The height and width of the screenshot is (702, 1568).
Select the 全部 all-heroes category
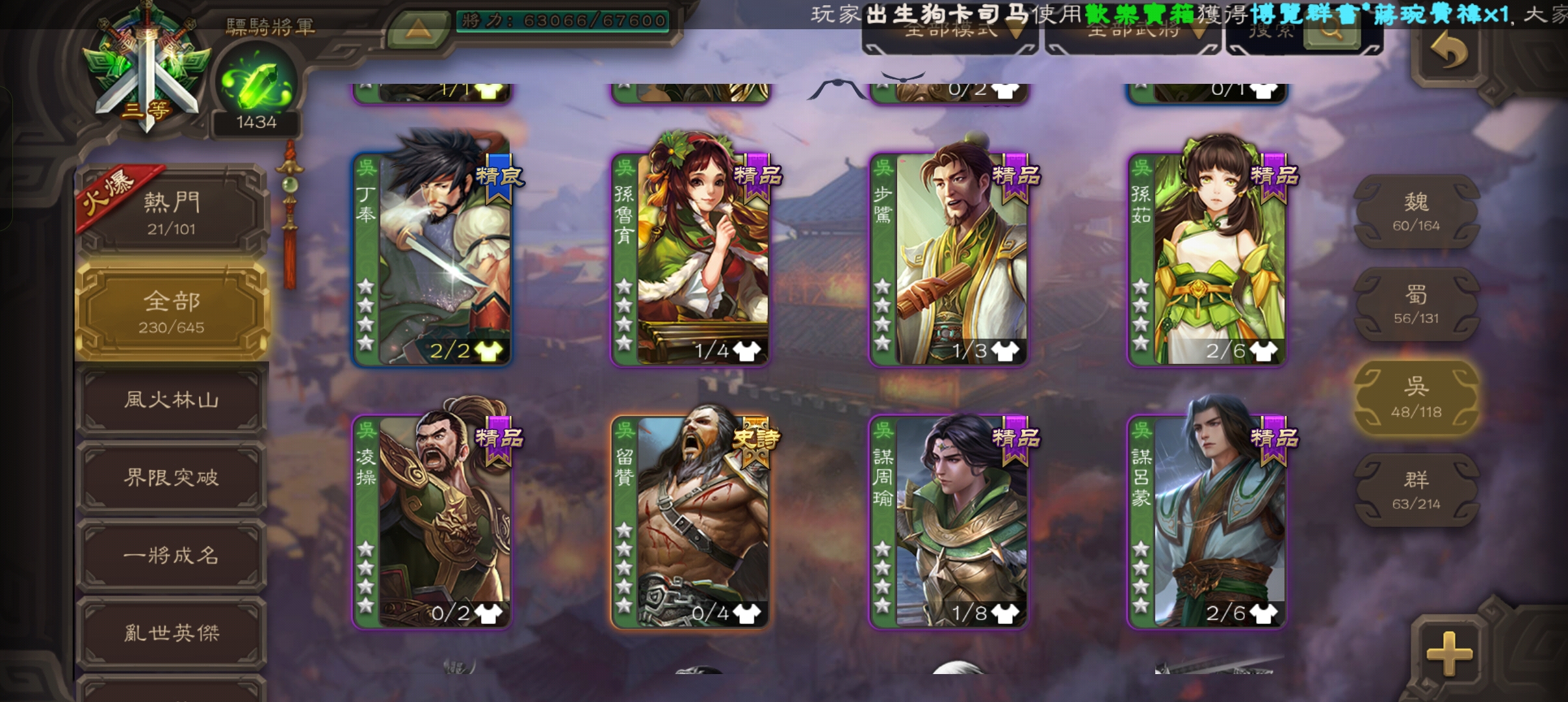172,311
